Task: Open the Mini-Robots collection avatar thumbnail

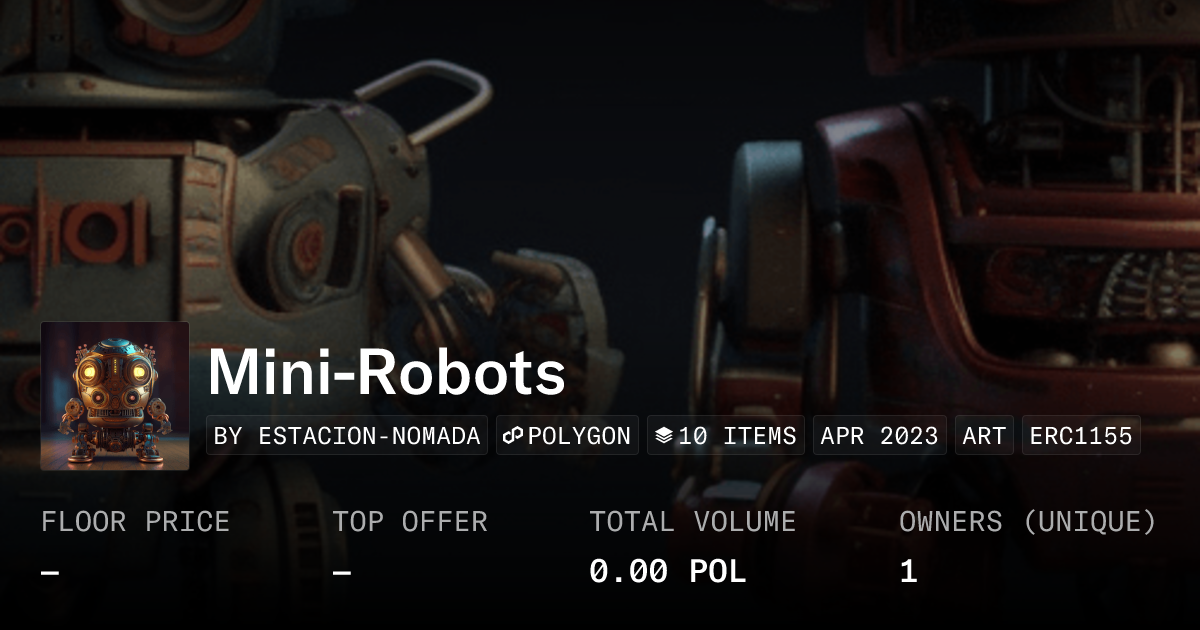Action: pos(115,396)
